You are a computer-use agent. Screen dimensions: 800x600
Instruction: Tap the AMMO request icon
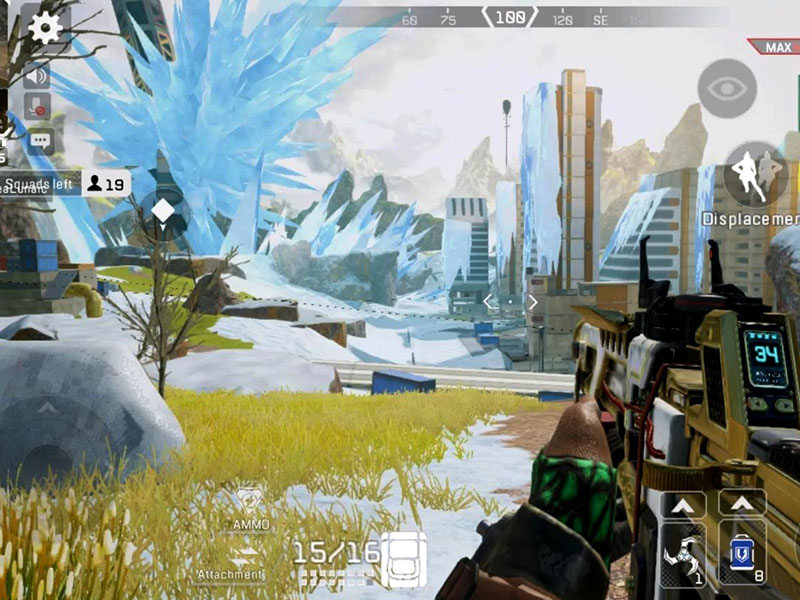[x=251, y=505]
